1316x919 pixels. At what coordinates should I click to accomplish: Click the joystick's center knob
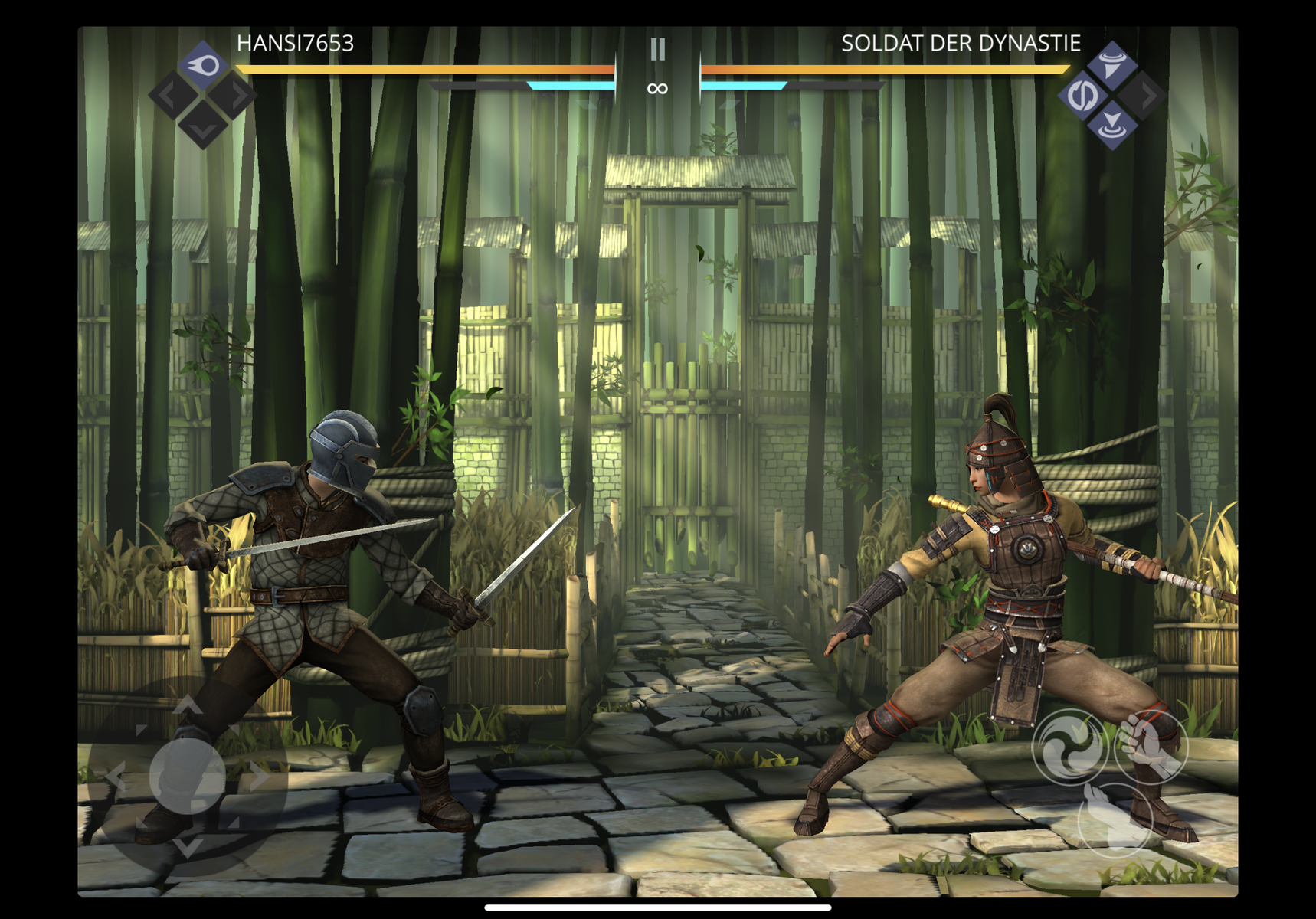[x=188, y=775]
